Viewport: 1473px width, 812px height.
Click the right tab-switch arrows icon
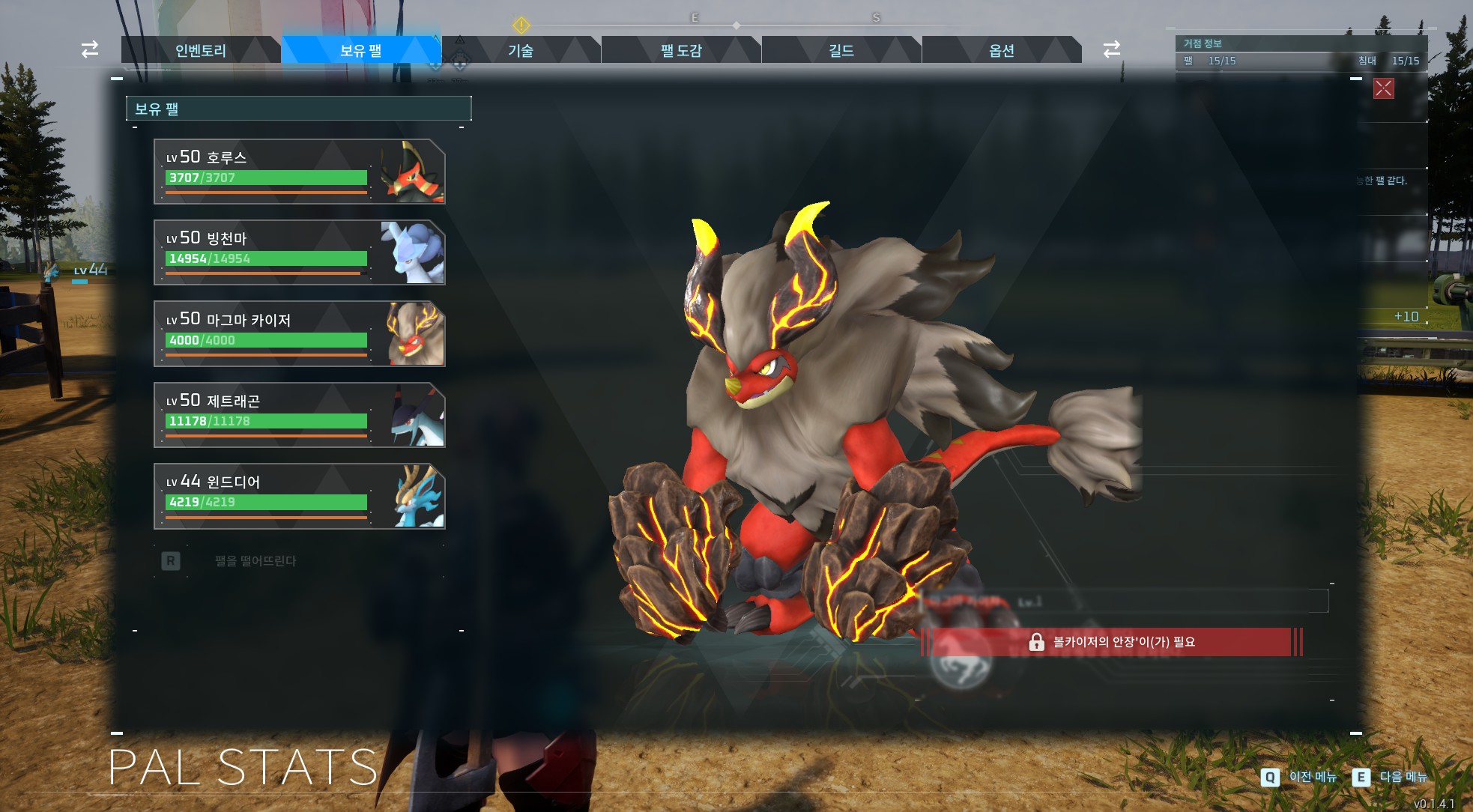1112,49
